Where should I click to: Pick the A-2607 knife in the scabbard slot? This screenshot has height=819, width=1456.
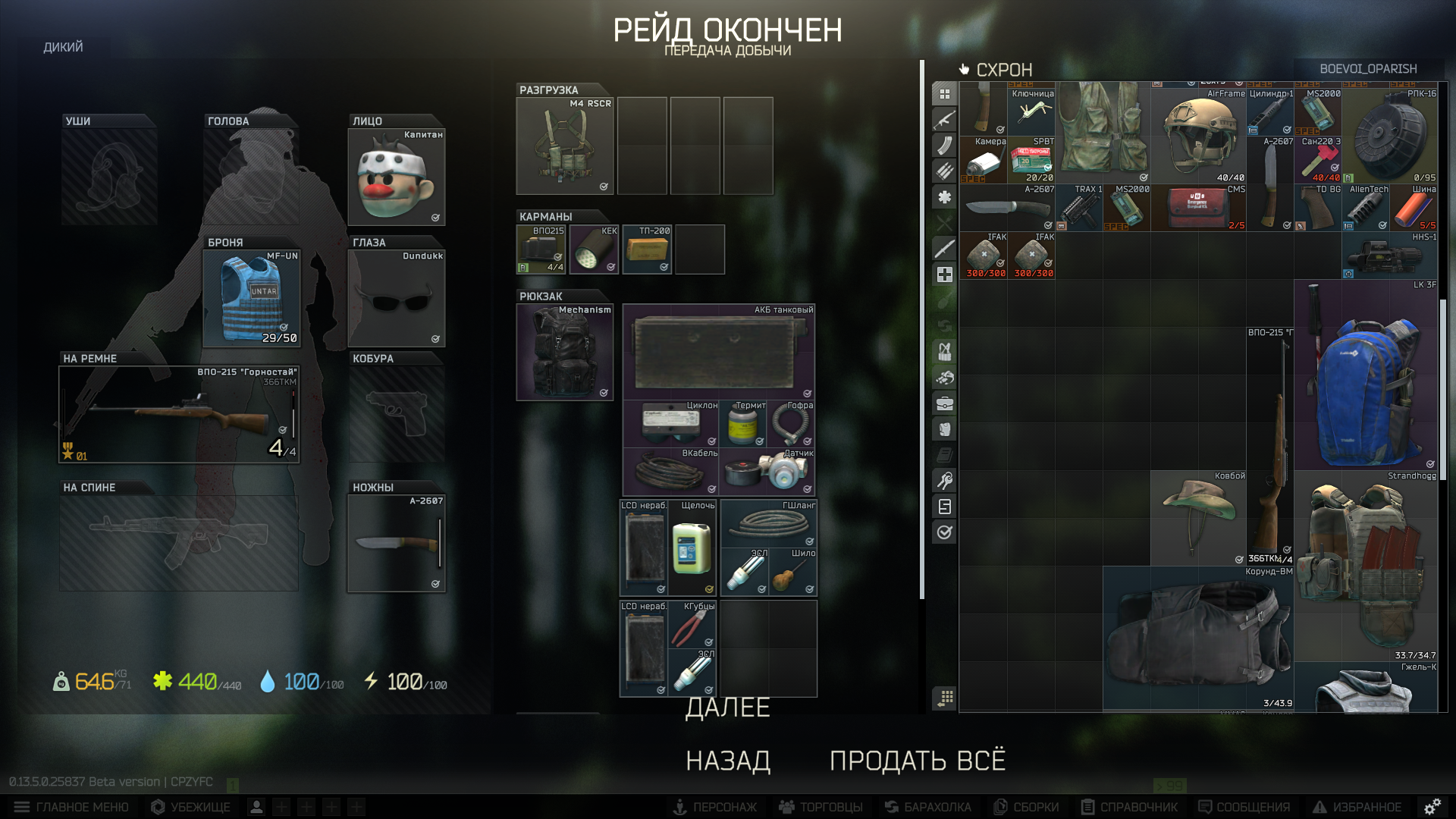pos(397,543)
